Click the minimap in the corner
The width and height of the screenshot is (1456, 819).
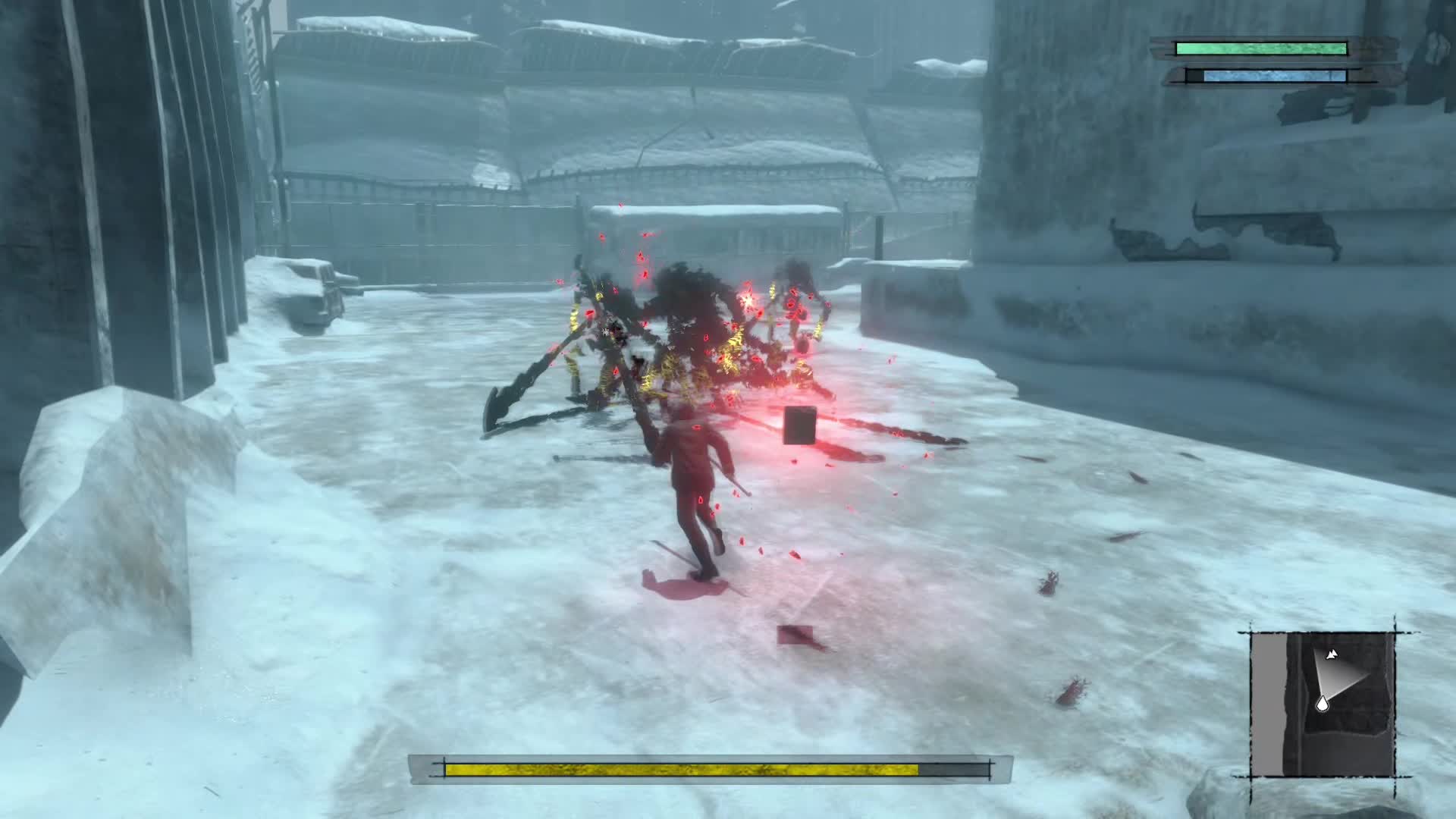point(1323,704)
